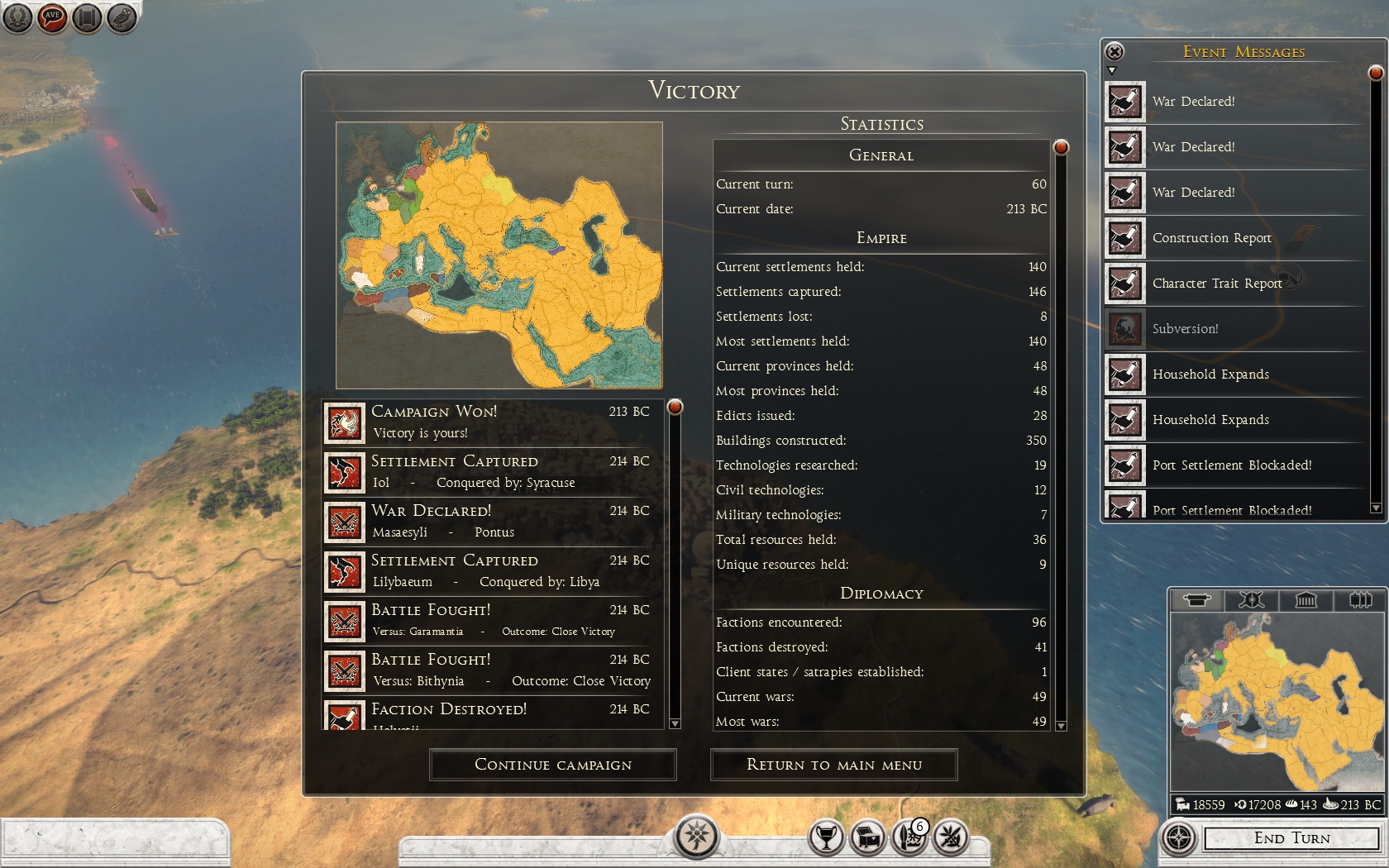Select the Lilybaeum Settlement Captured entry

pyautogui.click(x=493, y=571)
